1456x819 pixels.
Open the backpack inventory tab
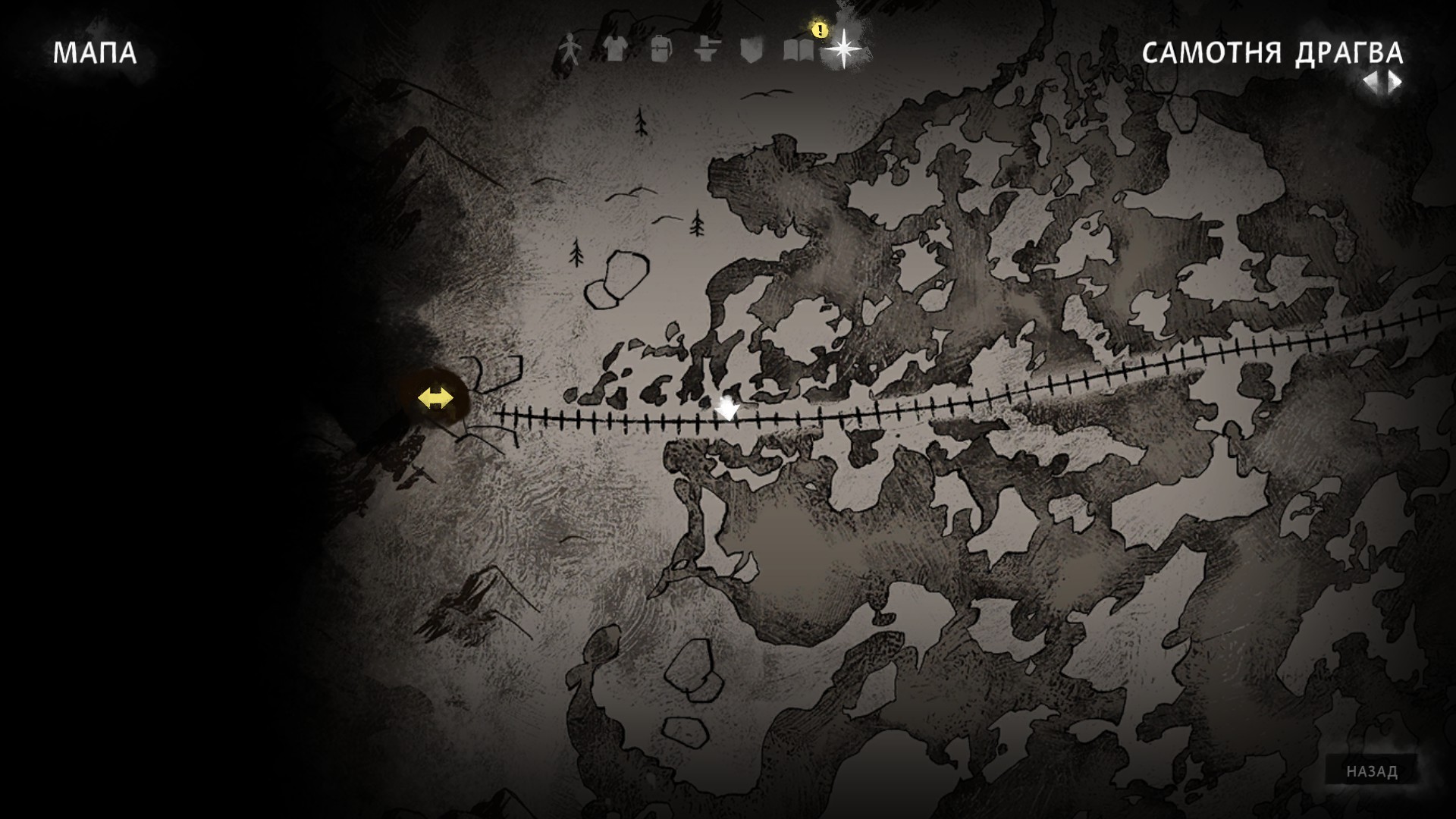point(660,50)
